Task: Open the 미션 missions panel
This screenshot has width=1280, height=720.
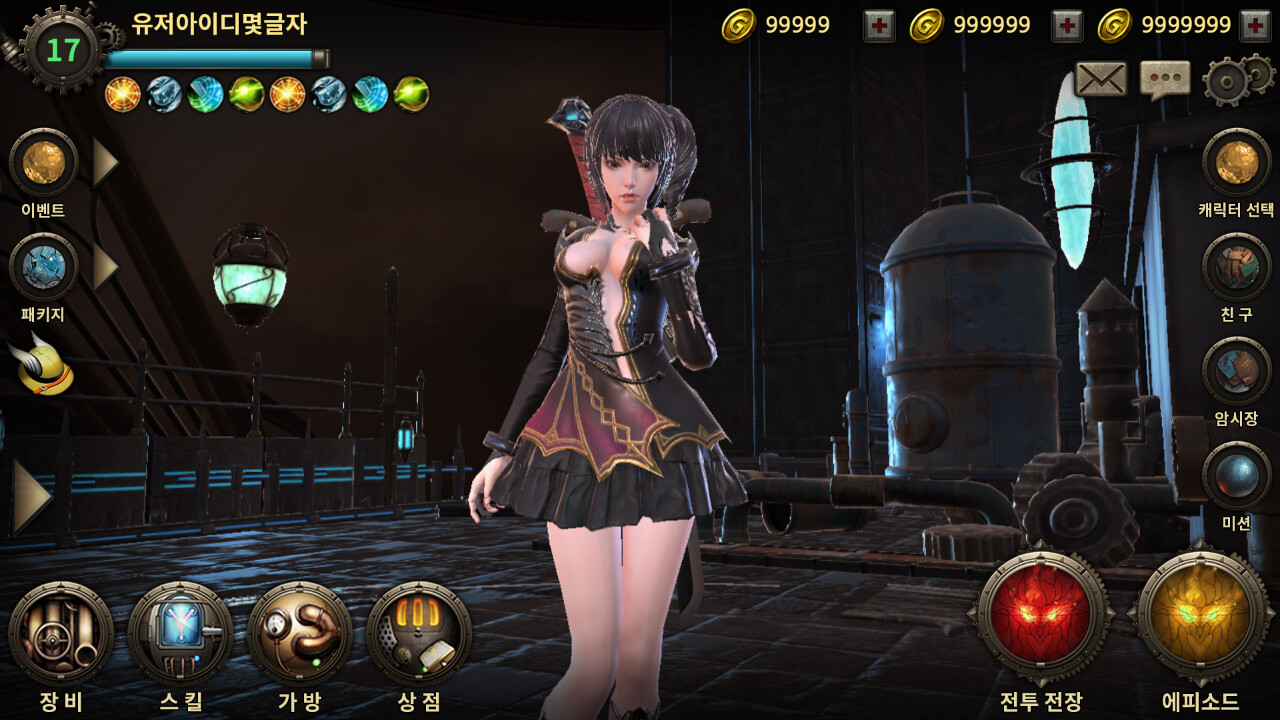Action: coord(1236,475)
